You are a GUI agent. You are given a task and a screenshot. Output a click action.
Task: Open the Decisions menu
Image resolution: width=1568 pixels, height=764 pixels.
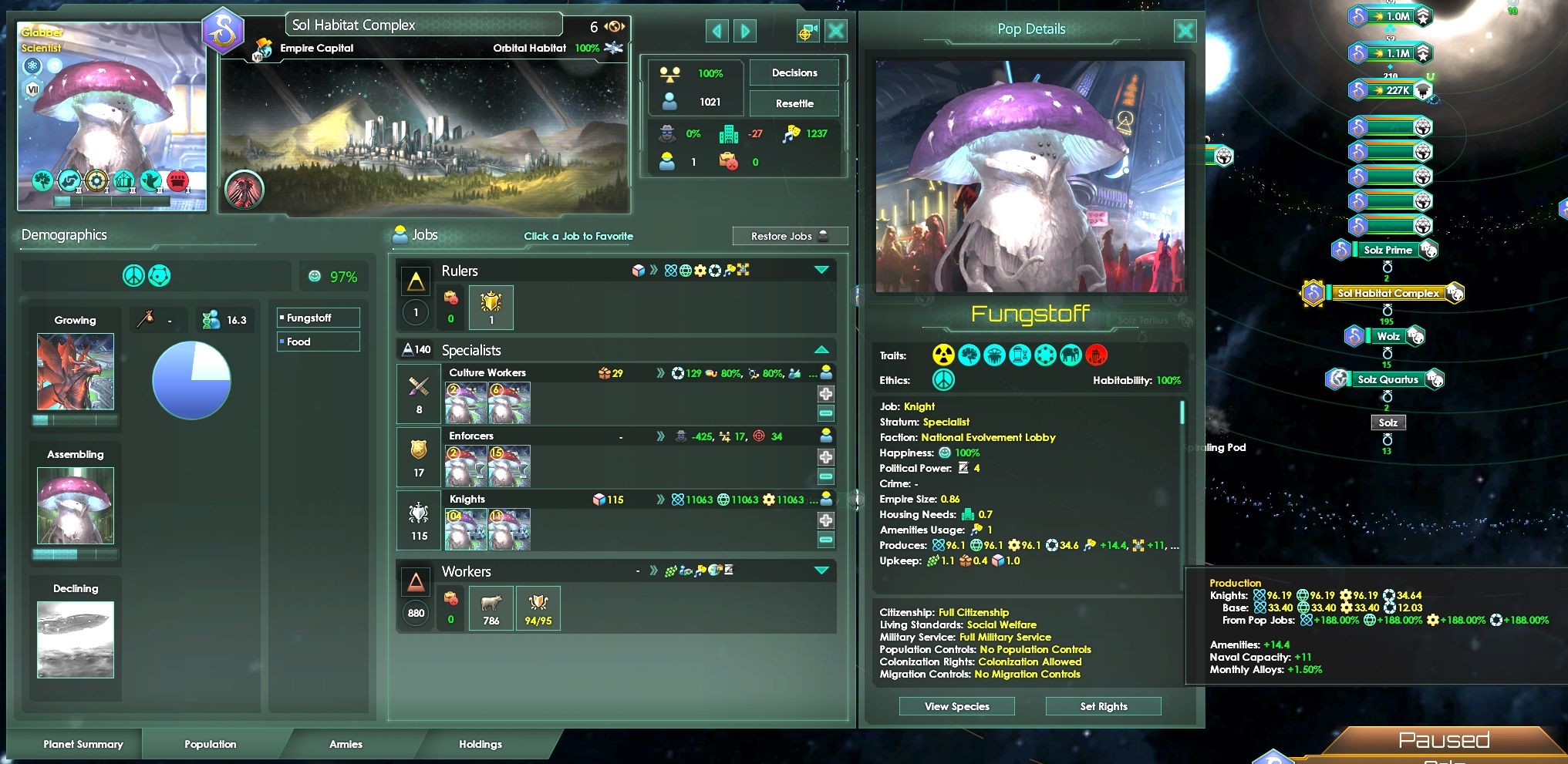coord(794,72)
